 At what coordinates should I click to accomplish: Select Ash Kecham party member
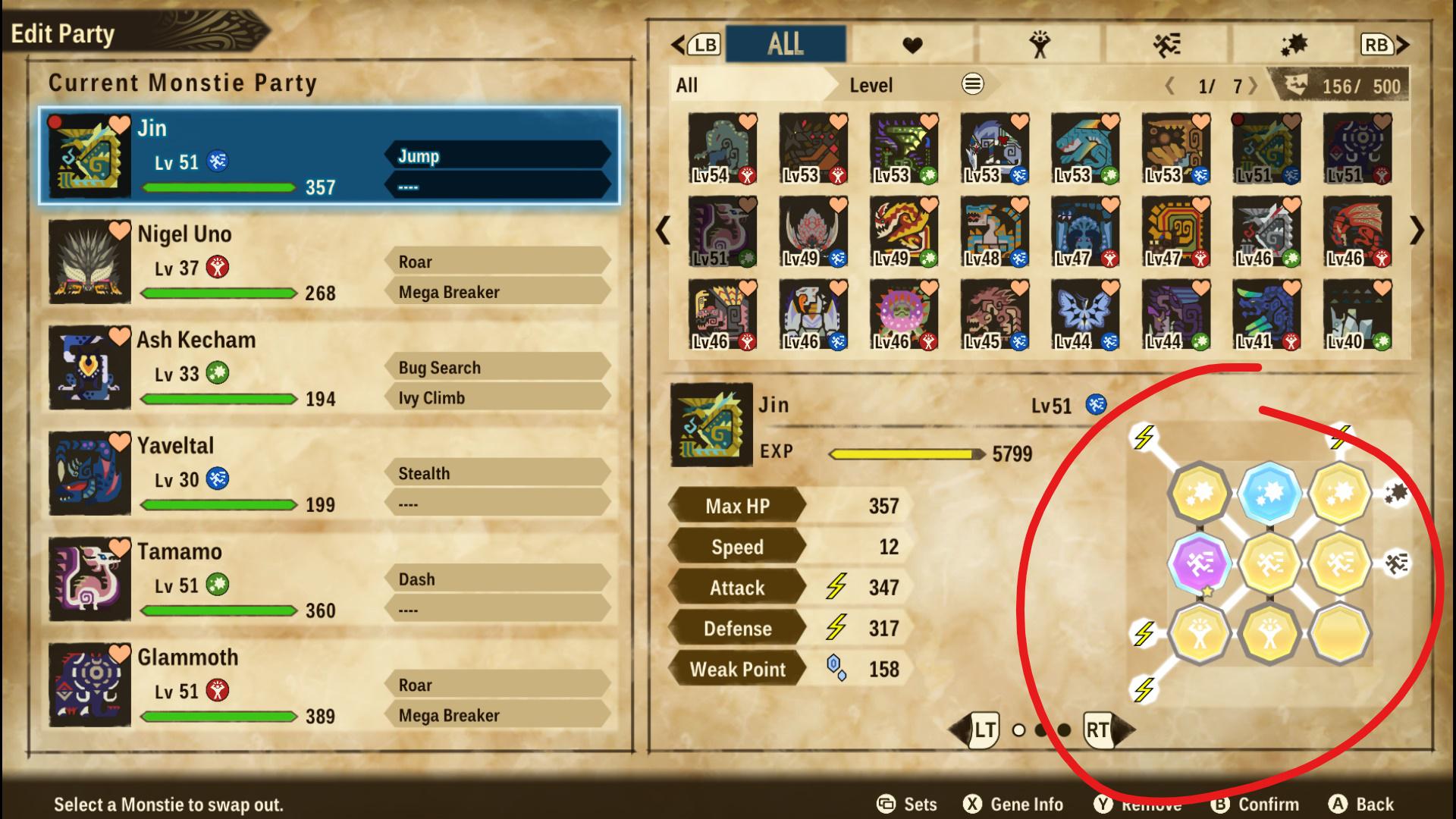(x=330, y=368)
